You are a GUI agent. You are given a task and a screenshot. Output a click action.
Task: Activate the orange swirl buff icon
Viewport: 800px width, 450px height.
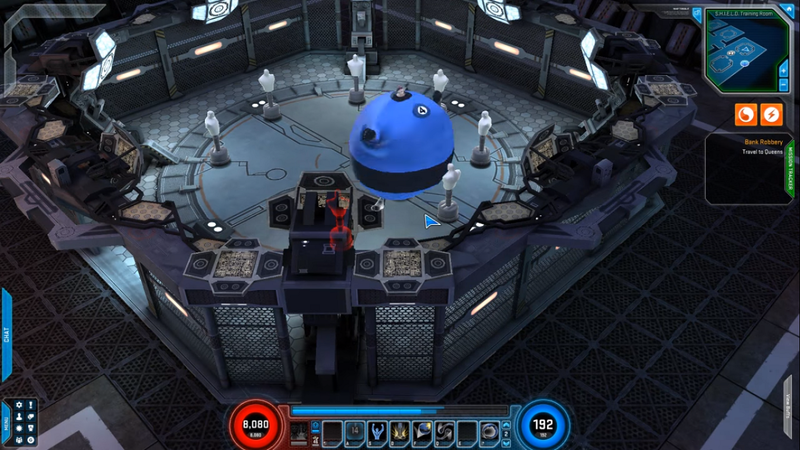(746, 115)
